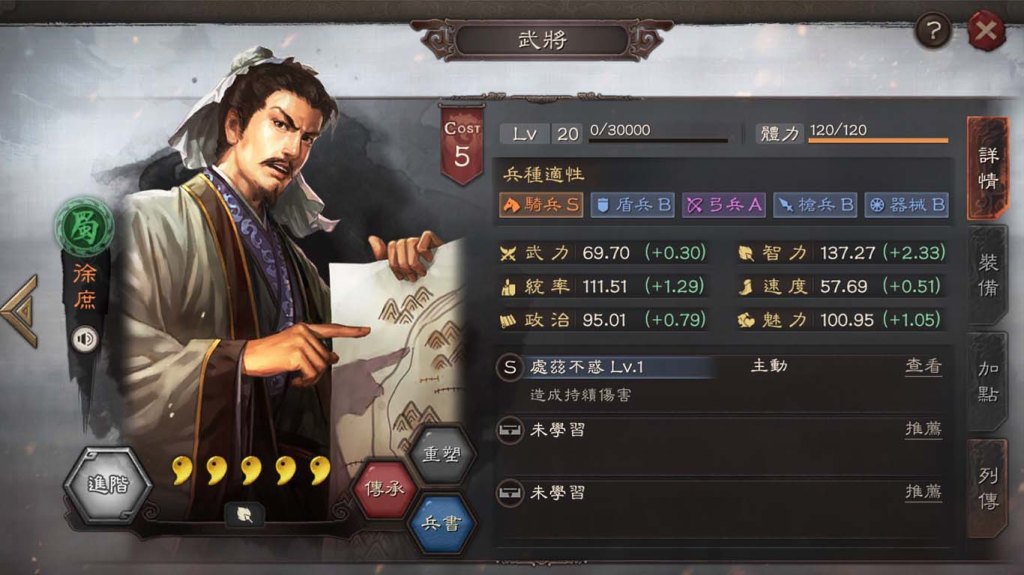Tap the 進階 advancement button
This screenshot has width=1024, height=575.
pyautogui.click(x=108, y=486)
